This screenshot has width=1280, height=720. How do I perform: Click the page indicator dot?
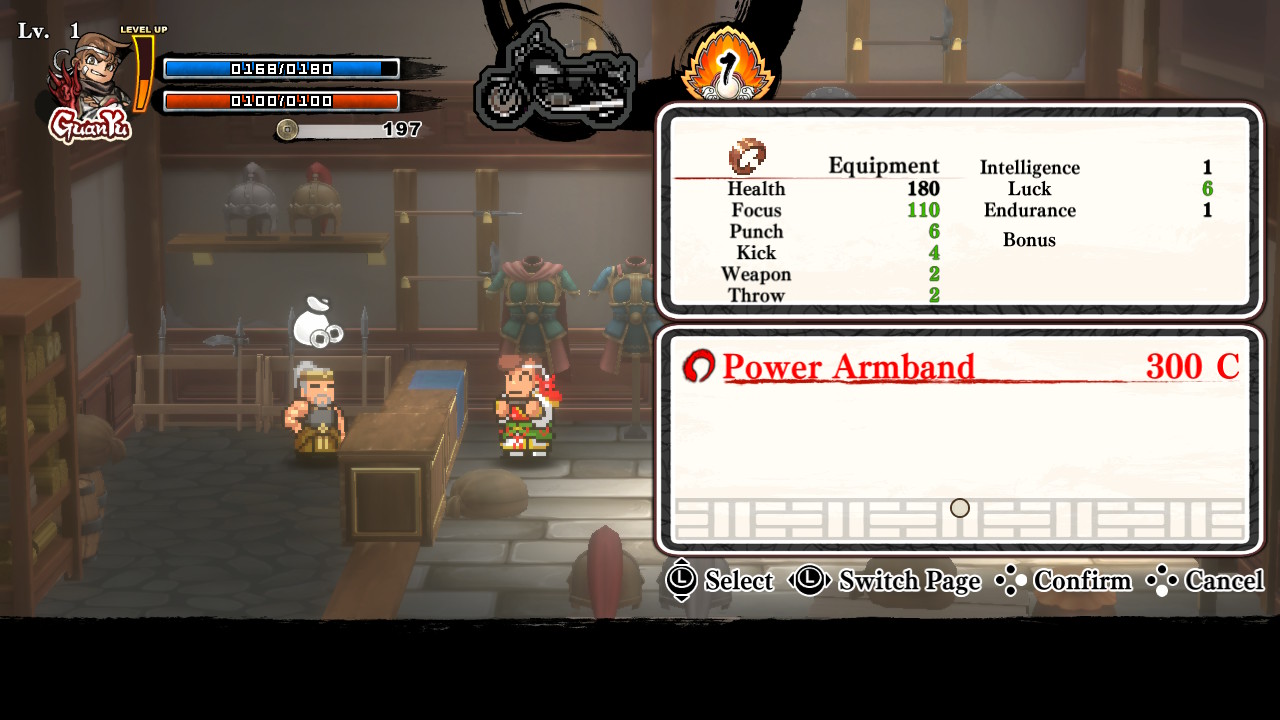point(960,508)
